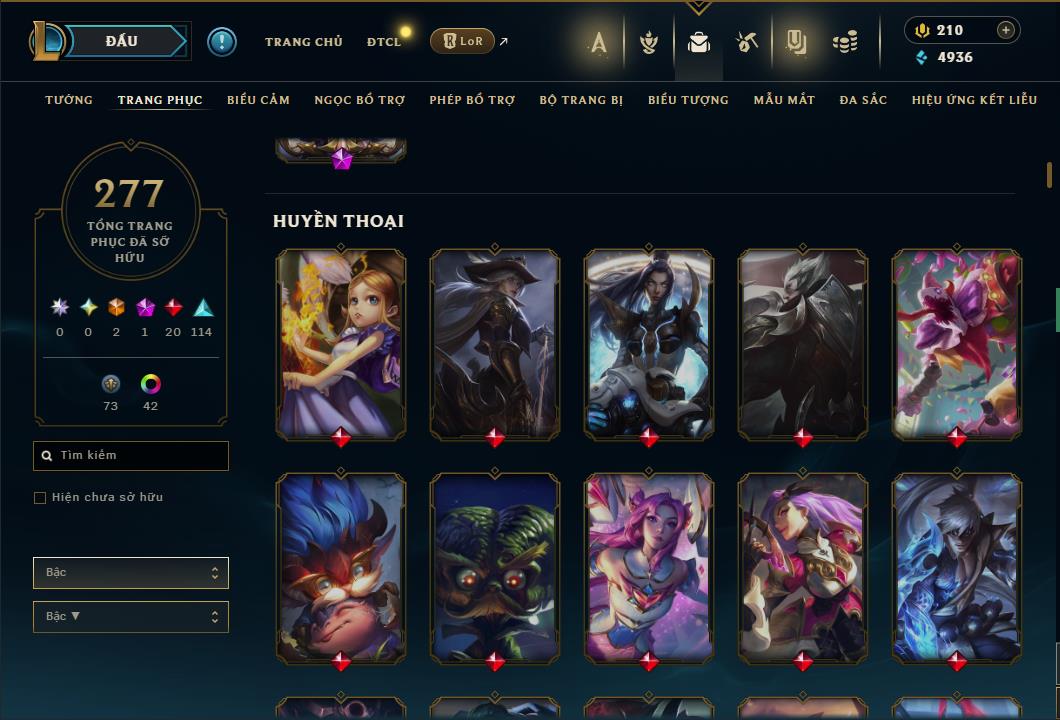The height and width of the screenshot is (720, 1060).
Task: Toggle the Hiện chưa sở hữu checkbox
Action: [40, 498]
